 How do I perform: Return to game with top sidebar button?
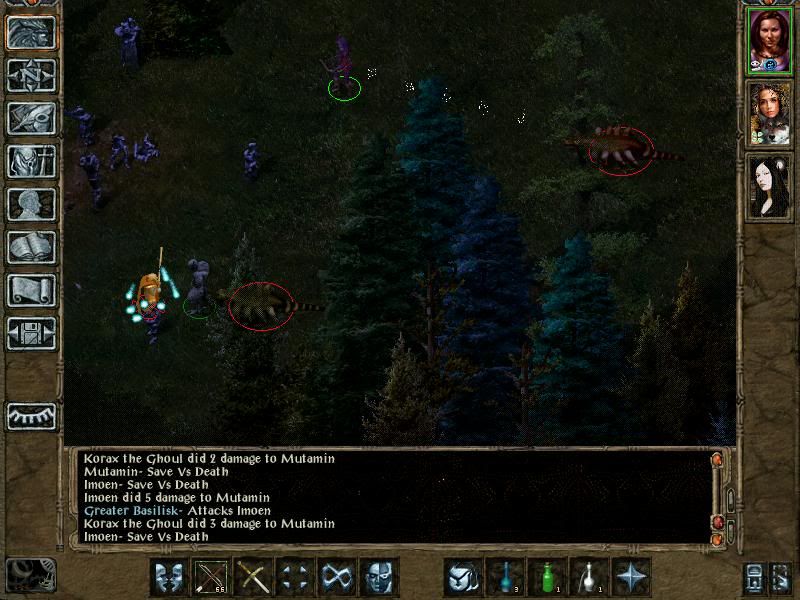[31, 33]
